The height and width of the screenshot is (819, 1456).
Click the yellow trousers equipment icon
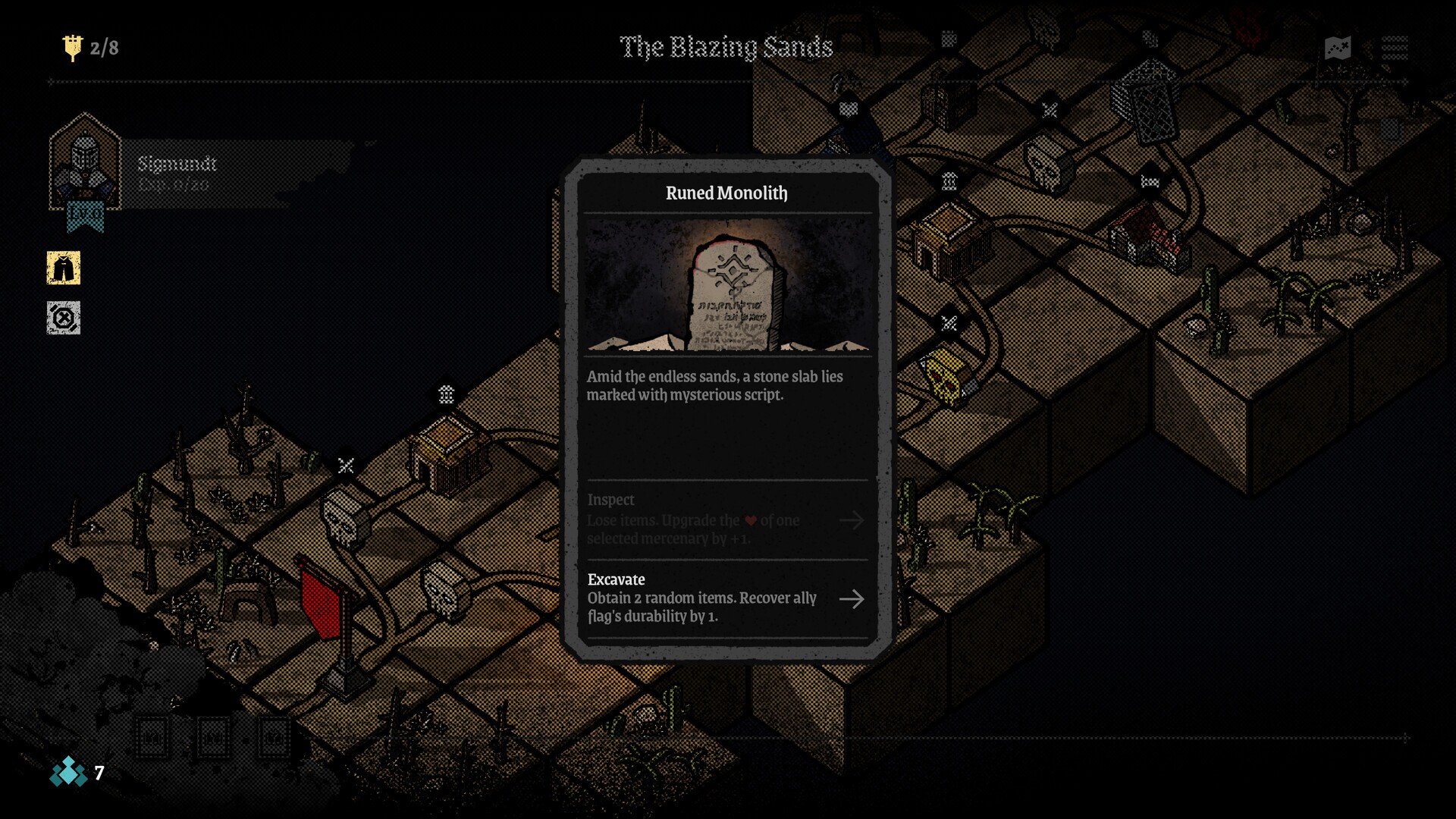[x=64, y=268]
